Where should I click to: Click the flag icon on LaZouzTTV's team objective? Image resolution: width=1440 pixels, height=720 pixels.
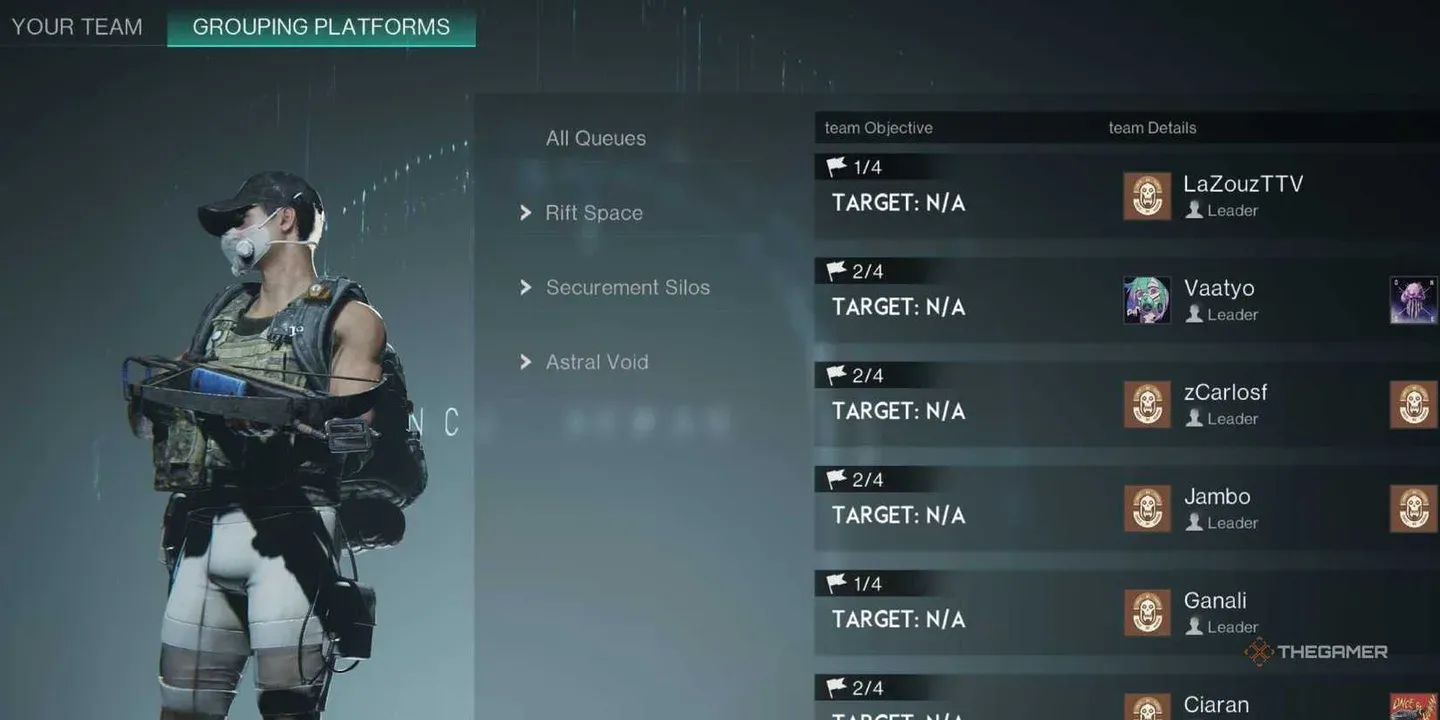pos(836,166)
